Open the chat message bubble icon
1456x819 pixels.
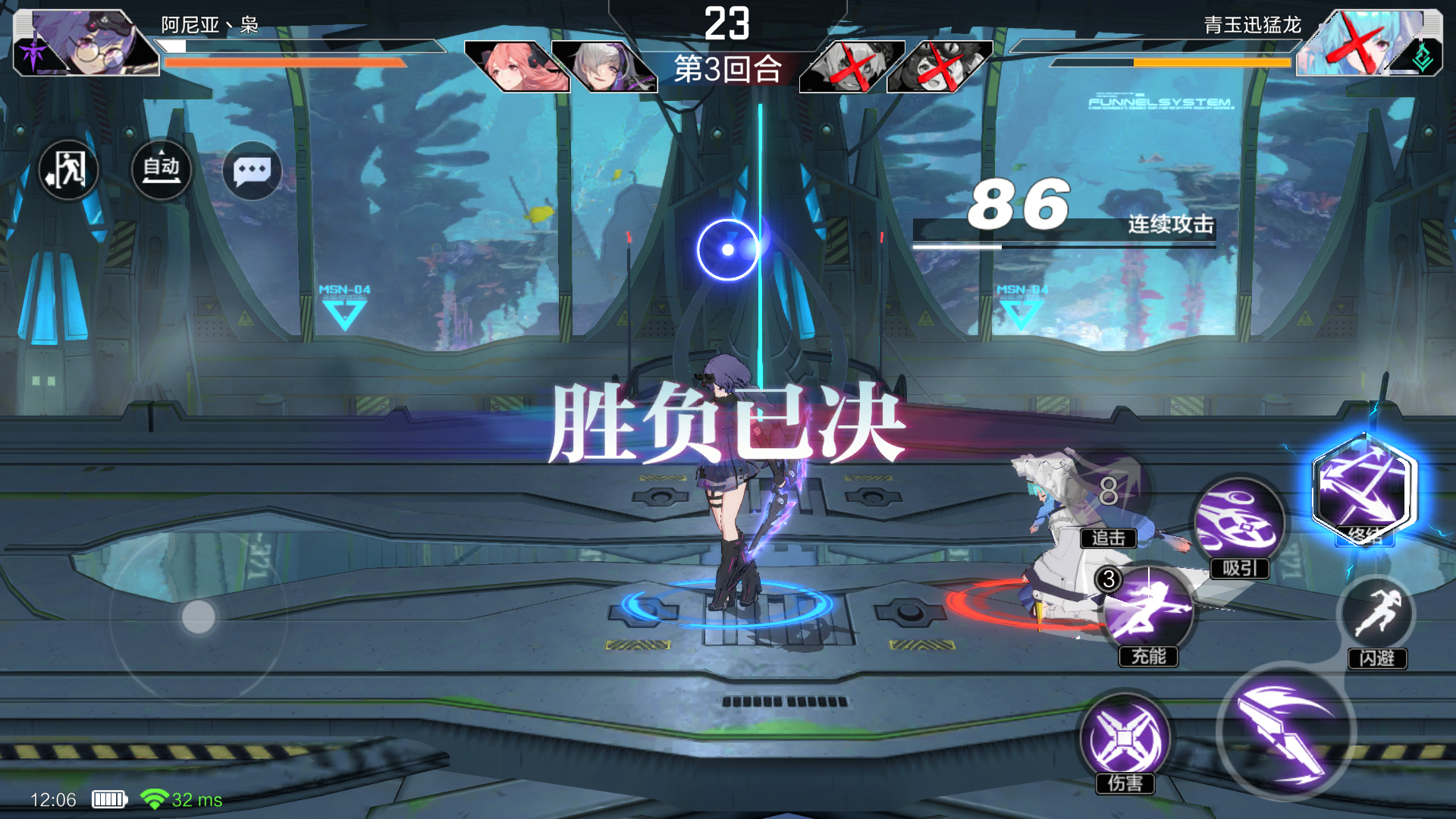253,170
